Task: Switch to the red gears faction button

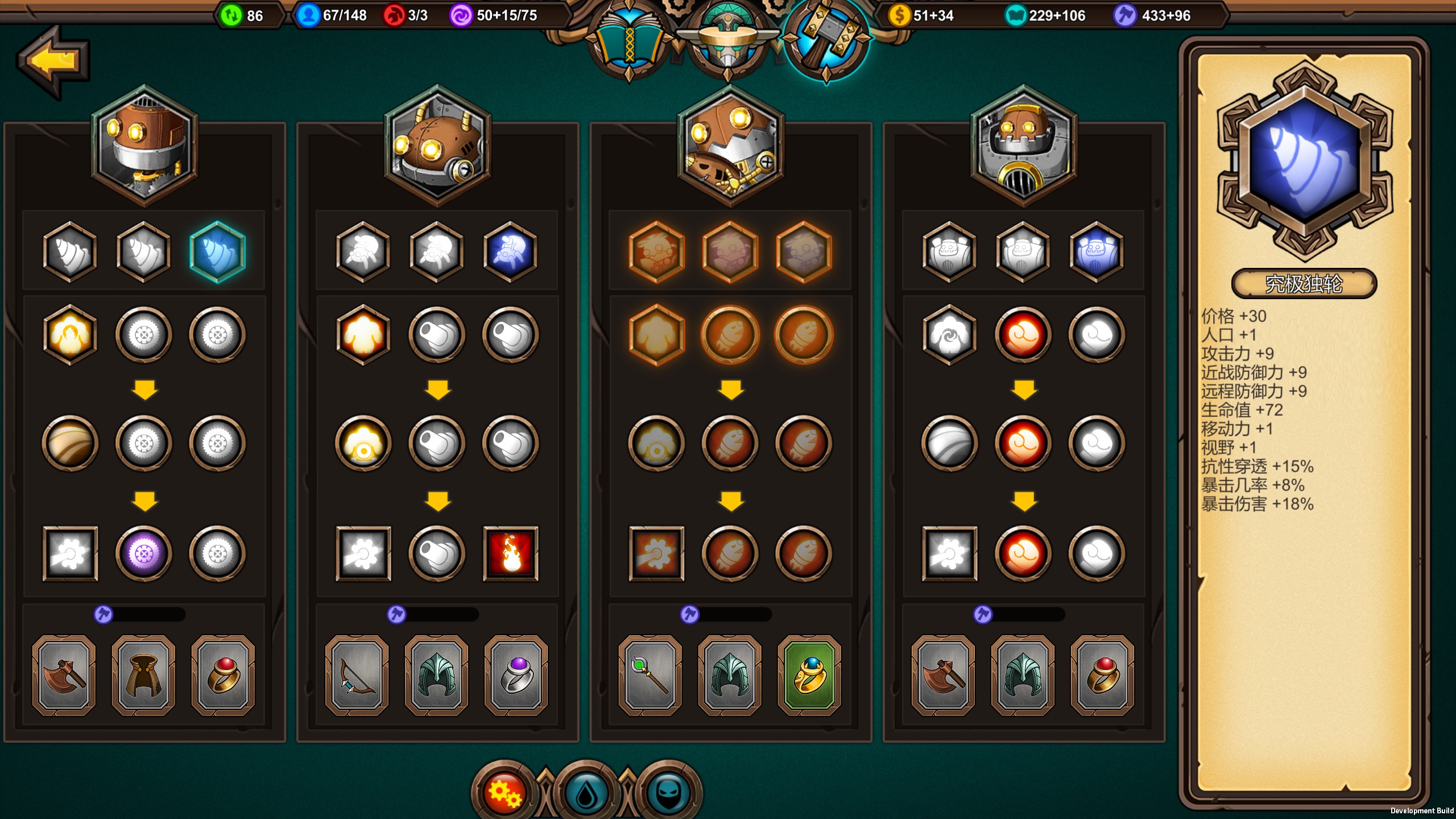Action: pyautogui.click(x=504, y=792)
